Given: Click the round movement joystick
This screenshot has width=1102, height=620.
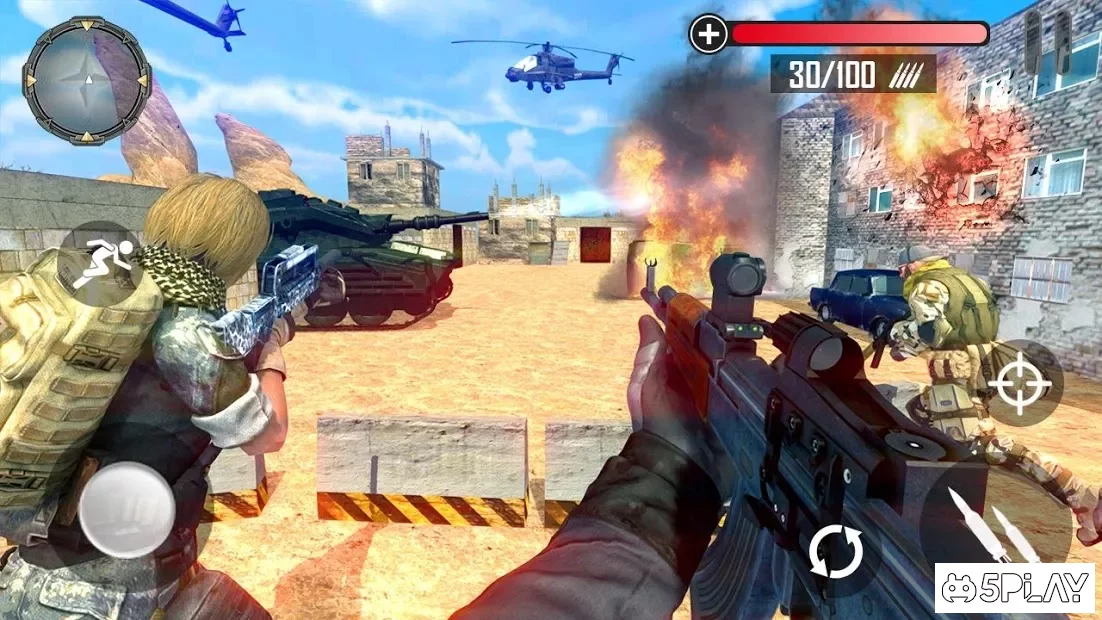Looking at the screenshot, I should 127,509.
